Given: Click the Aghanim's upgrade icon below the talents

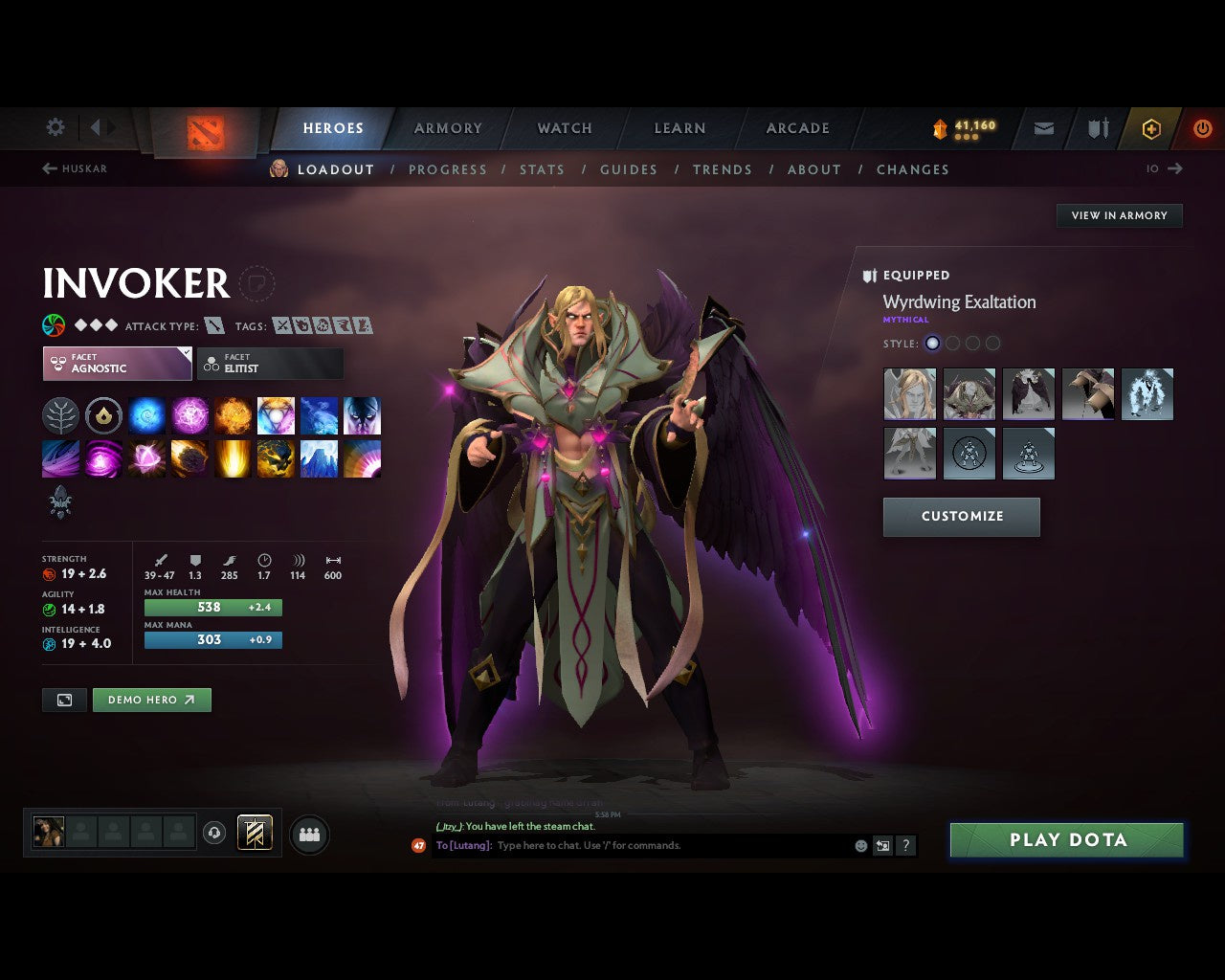Looking at the screenshot, I should pos(60,502).
